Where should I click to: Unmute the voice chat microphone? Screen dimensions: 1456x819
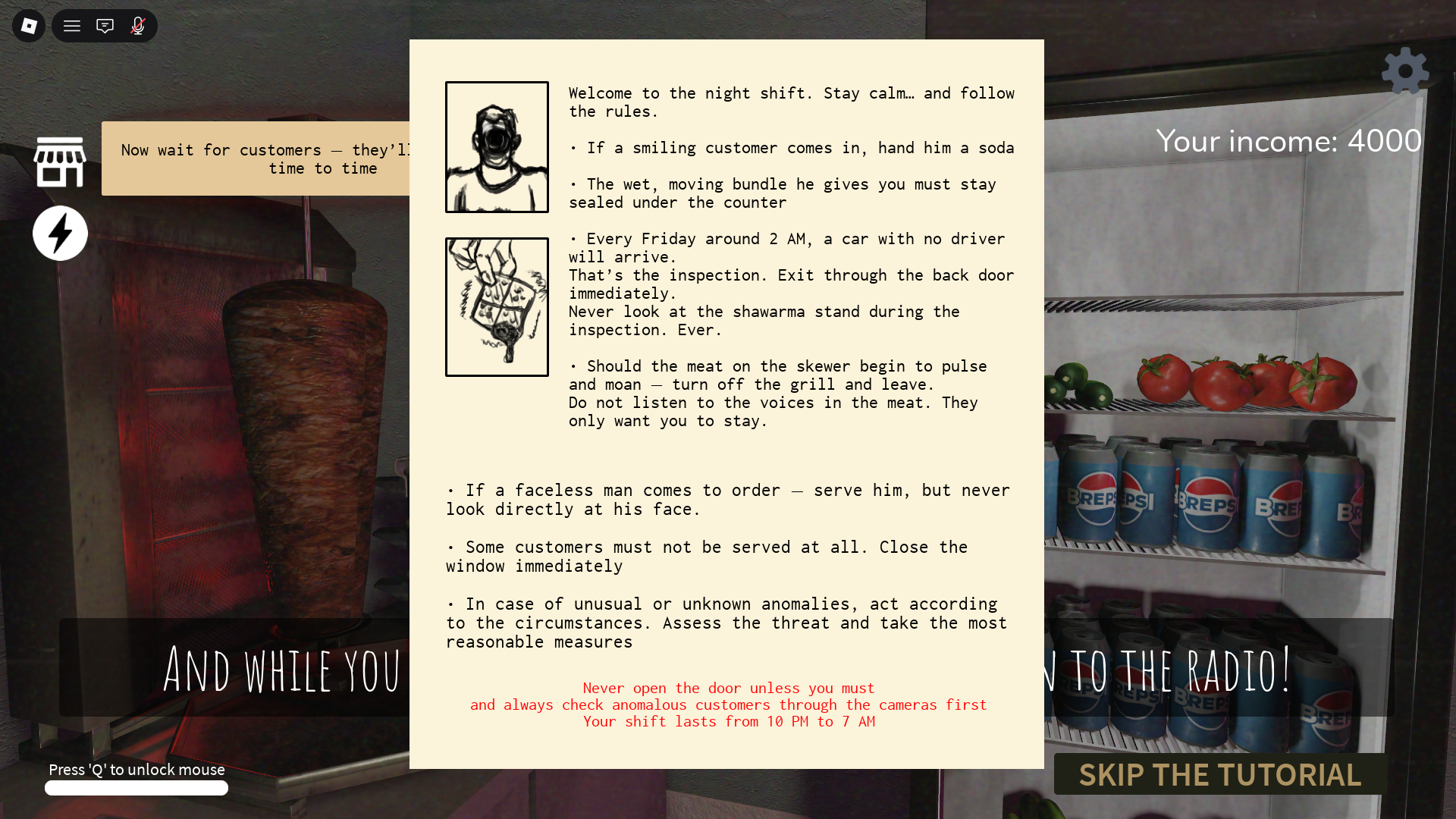click(138, 25)
